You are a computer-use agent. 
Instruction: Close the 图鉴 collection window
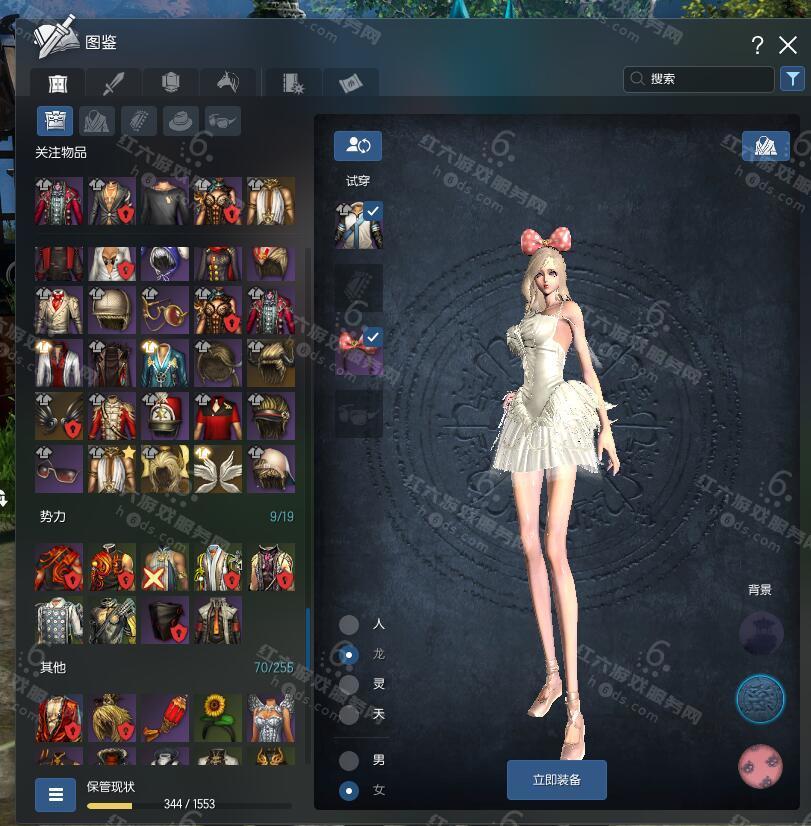788,45
